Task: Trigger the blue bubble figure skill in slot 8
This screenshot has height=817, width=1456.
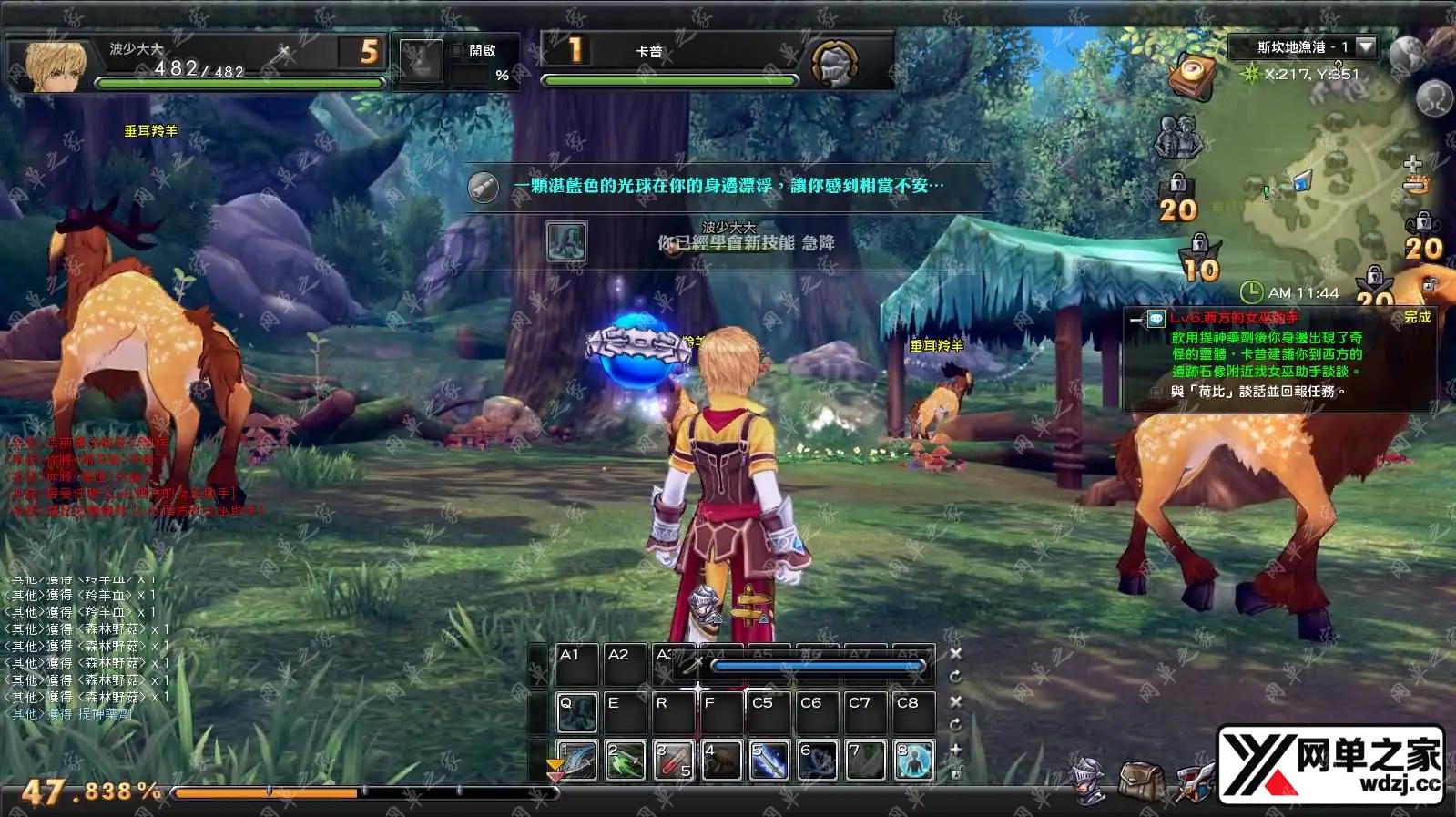Action: click(914, 761)
